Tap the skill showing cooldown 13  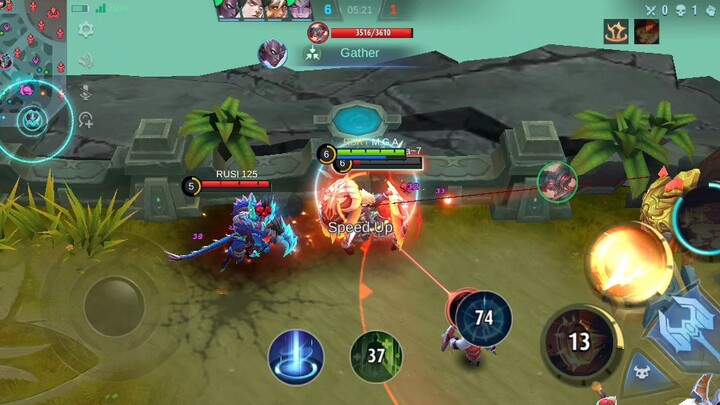pos(578,342)
